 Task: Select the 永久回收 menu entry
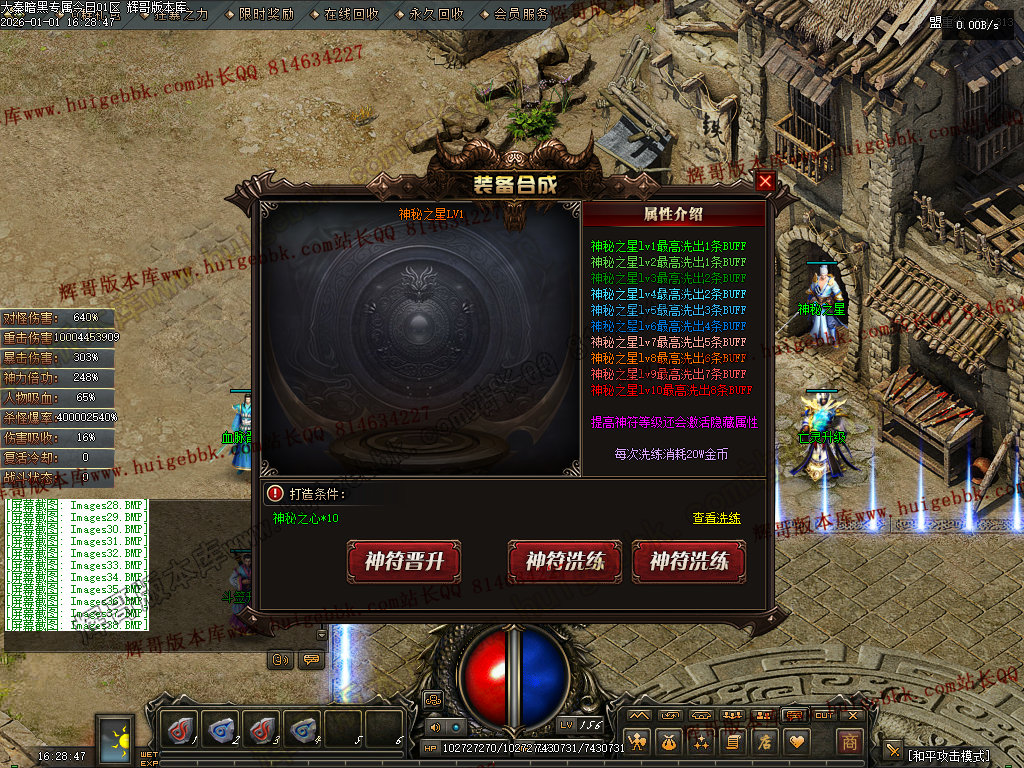436,14
